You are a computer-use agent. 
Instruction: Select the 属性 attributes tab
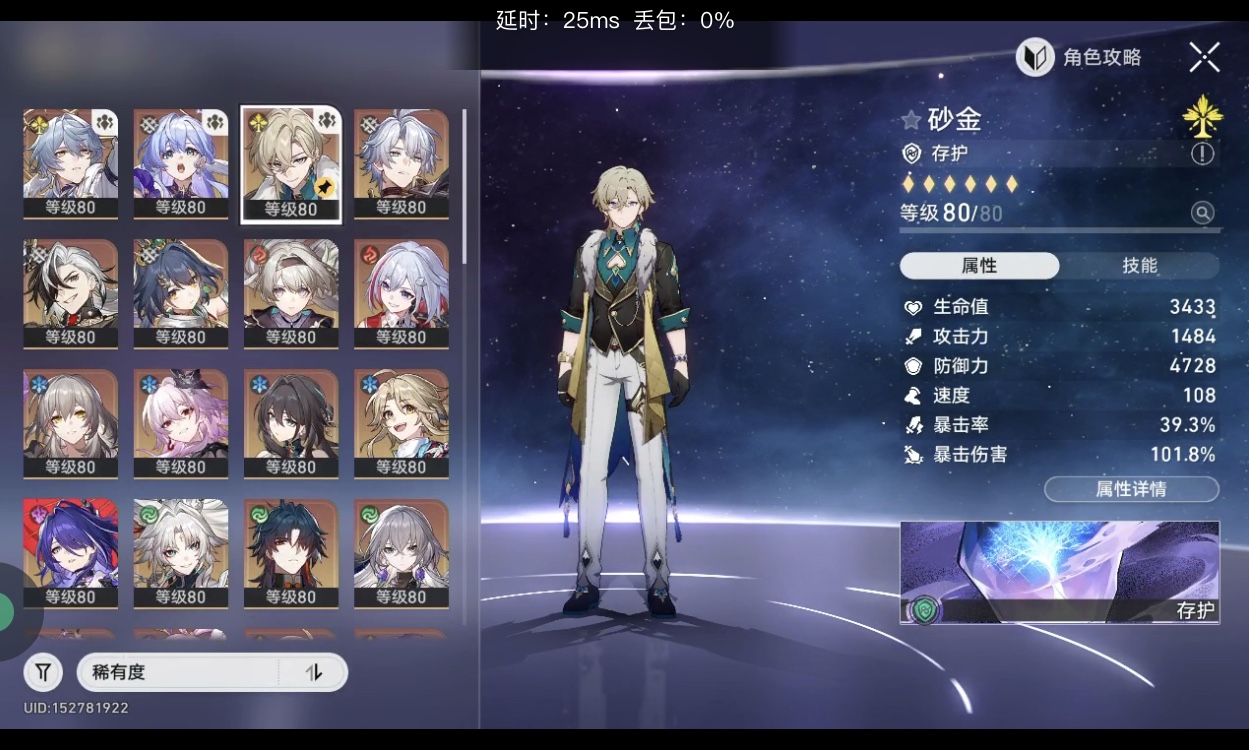[979, 265]
